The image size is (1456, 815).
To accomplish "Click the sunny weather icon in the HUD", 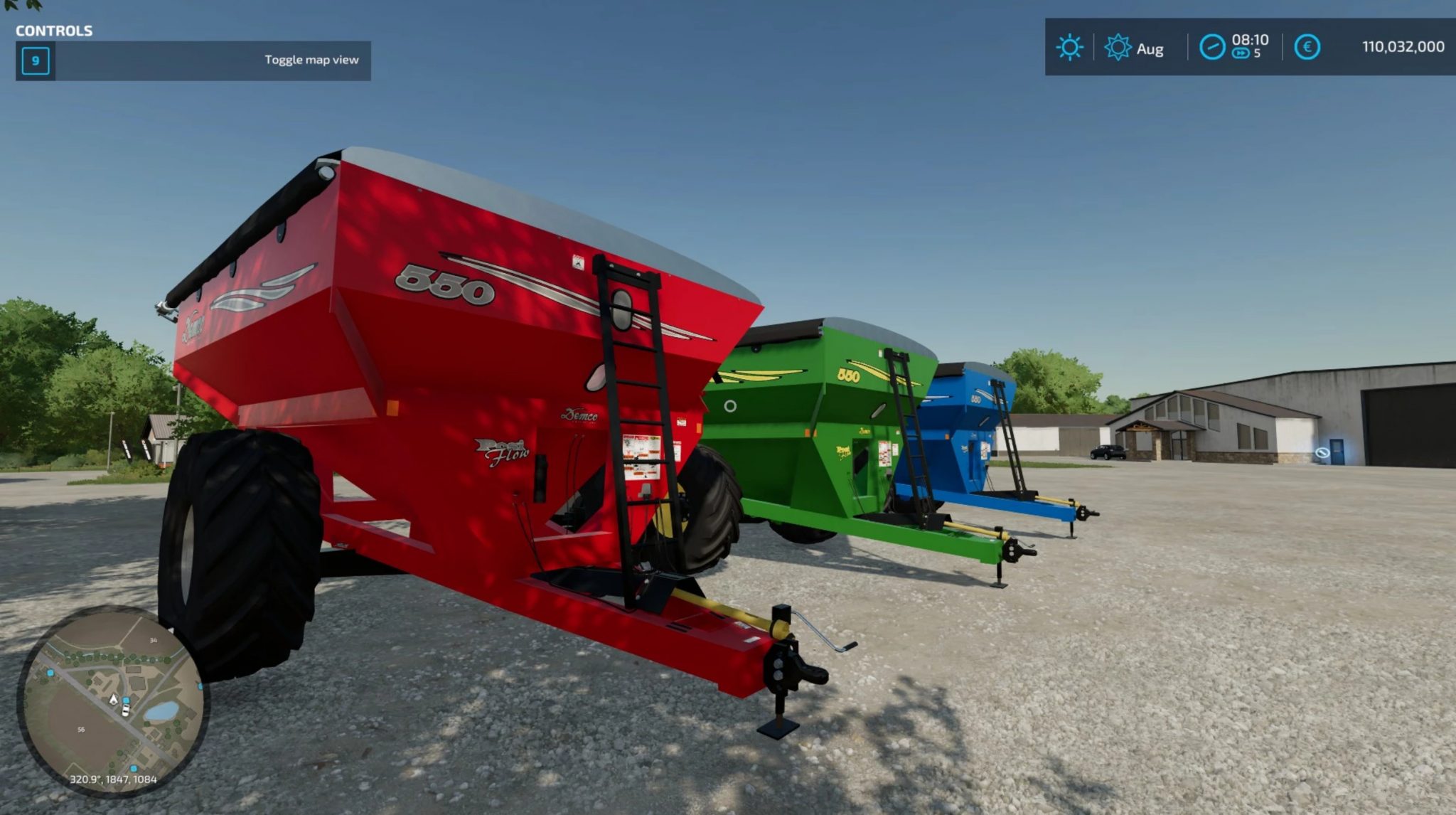I will (x=1069, y=46).
